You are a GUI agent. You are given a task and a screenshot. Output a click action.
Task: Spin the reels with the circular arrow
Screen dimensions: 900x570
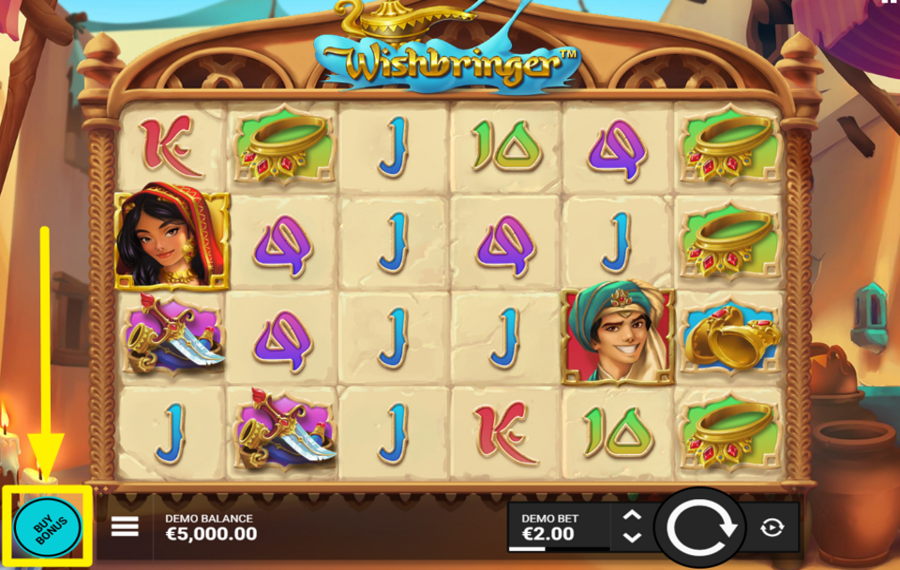(700, 527)
